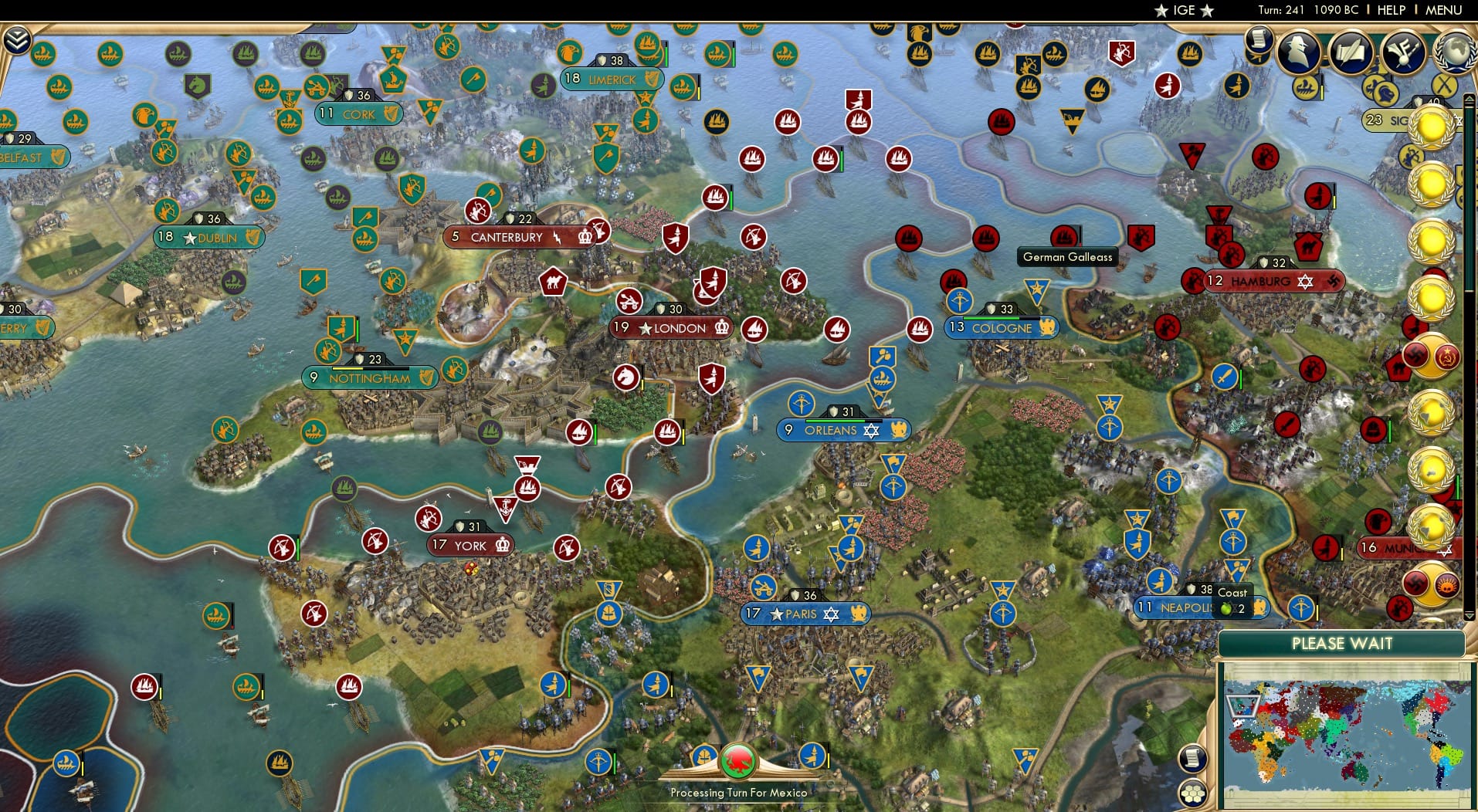Click the scroll-up arrow above the right scrollbar

pyautogui.click(x=1470, y=98)
